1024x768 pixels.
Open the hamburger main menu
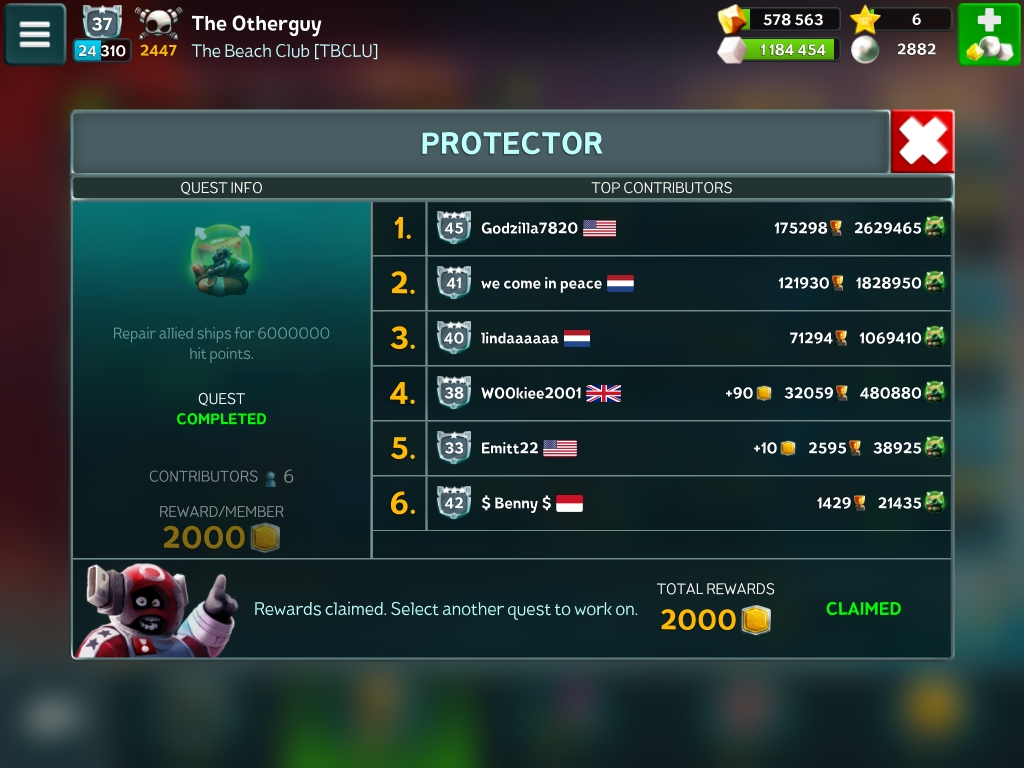[35, 34]
